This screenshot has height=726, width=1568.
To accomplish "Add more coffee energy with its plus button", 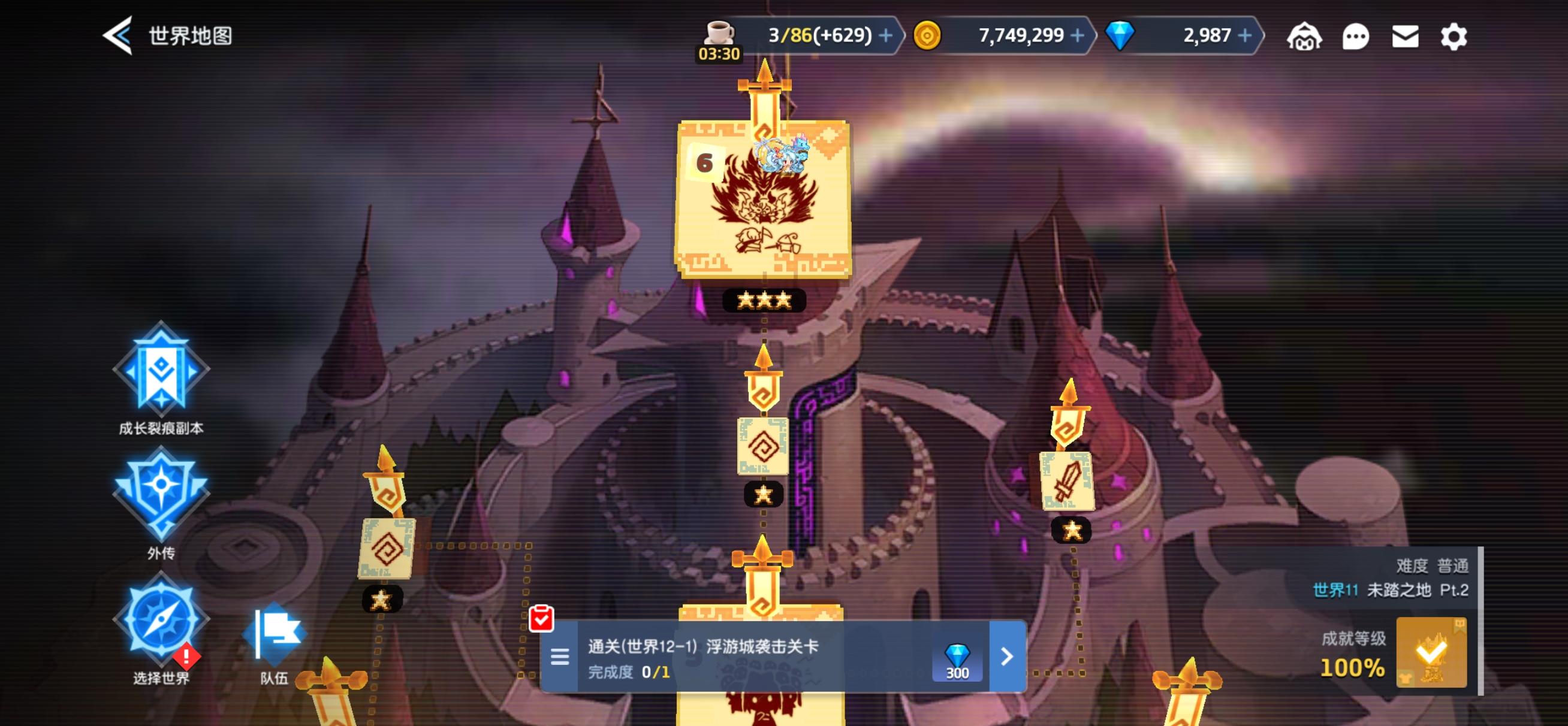I will (x=886, y=35).
